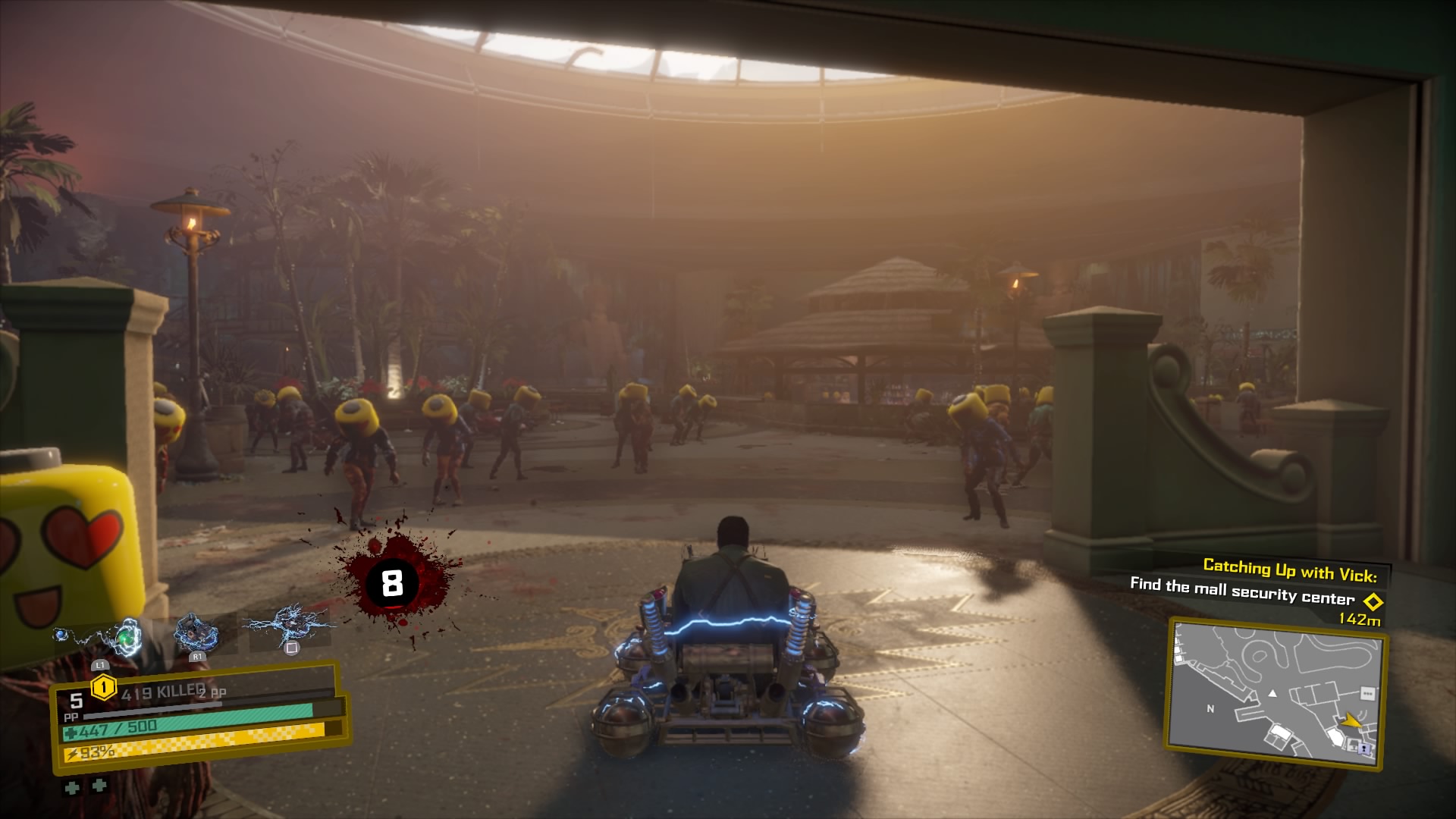Click the yellow arrow marker on the minimap
Screen dimensions: 1456x819
1351,720
